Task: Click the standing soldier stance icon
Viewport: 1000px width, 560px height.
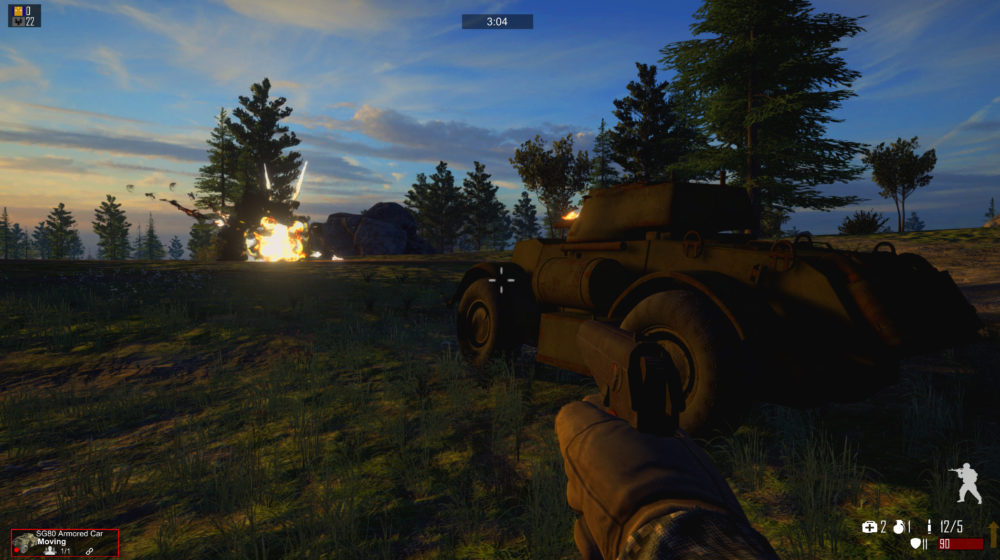Action: point(966,482)
